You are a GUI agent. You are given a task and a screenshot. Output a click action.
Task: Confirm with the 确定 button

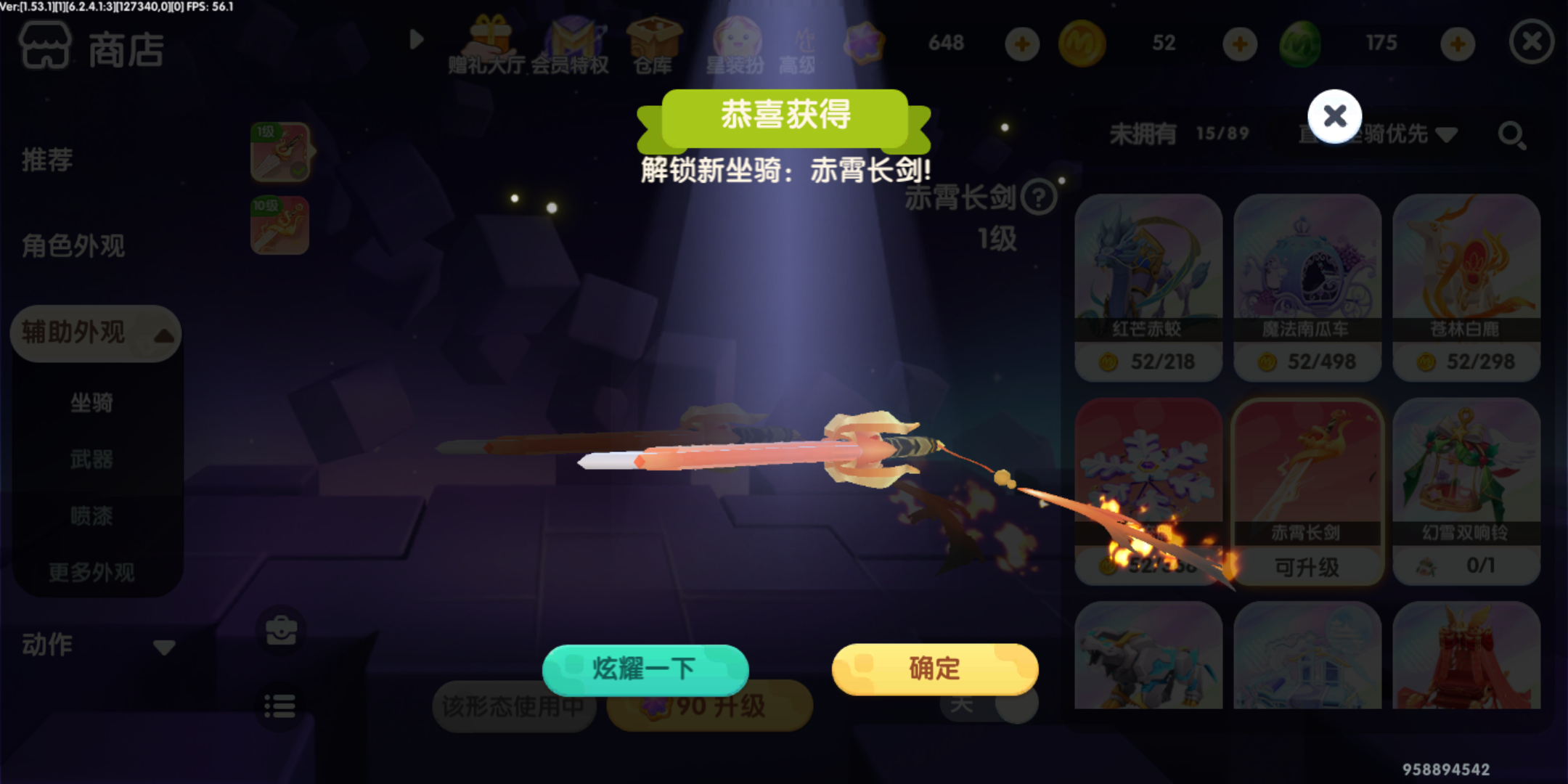point(934,669)
